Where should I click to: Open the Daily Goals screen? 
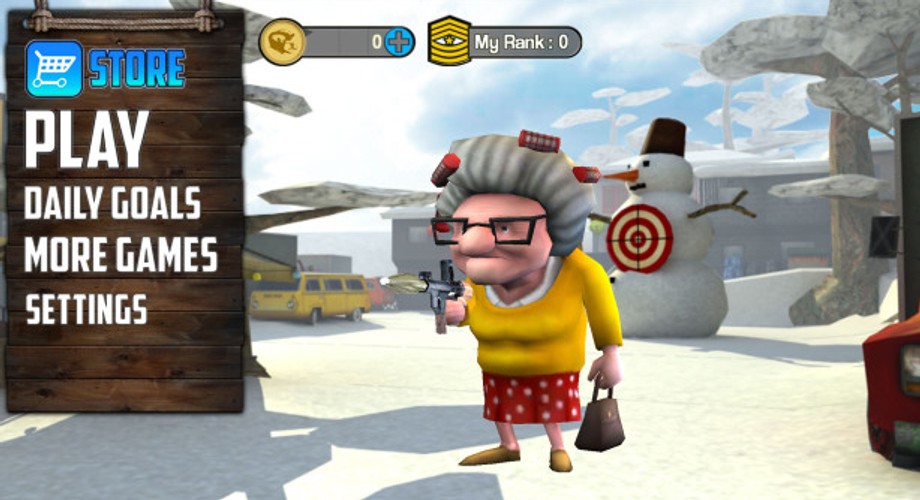coord(112,203)
